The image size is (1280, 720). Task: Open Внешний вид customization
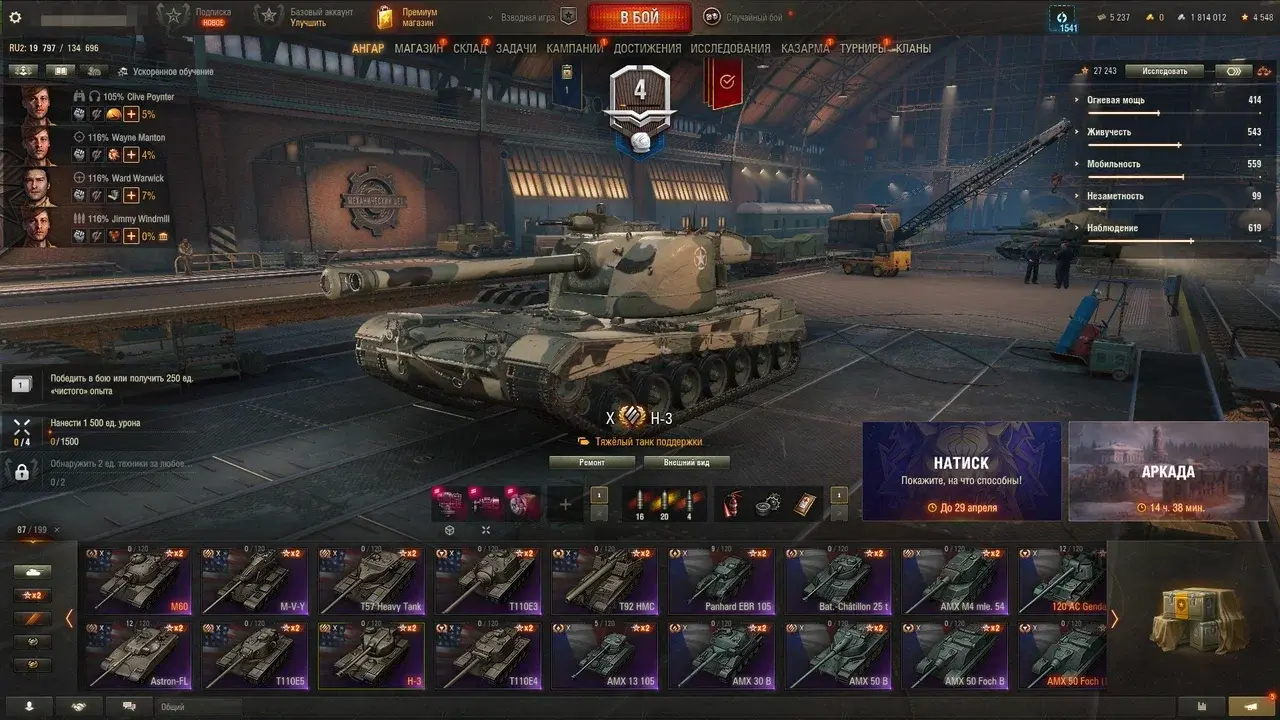(x=686, y=462)
